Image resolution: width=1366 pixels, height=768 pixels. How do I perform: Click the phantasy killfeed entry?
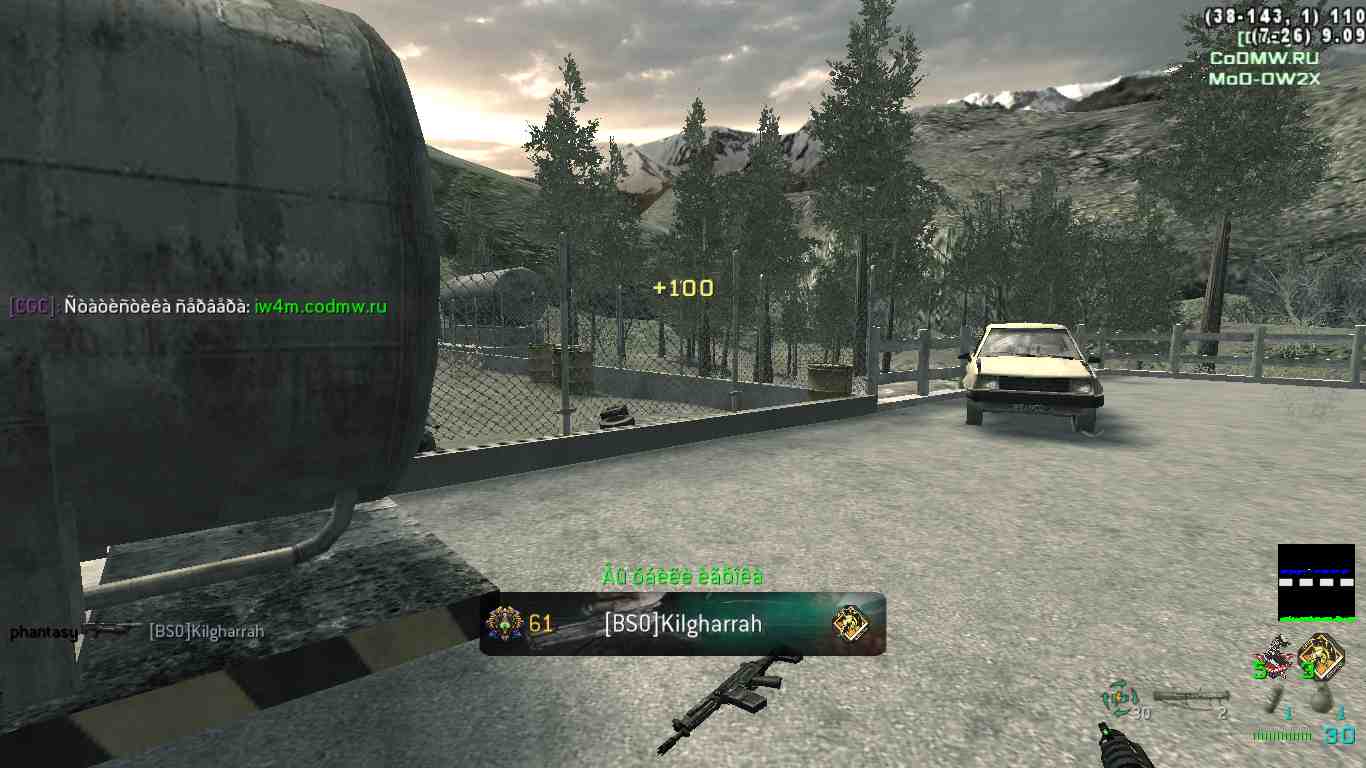43,632
